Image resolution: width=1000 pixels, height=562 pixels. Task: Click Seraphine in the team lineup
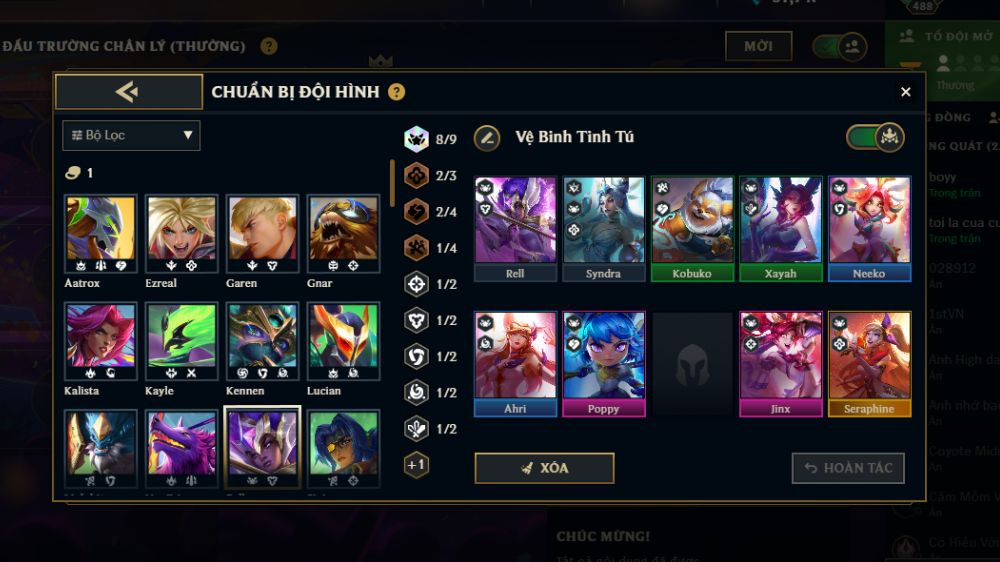869,362
